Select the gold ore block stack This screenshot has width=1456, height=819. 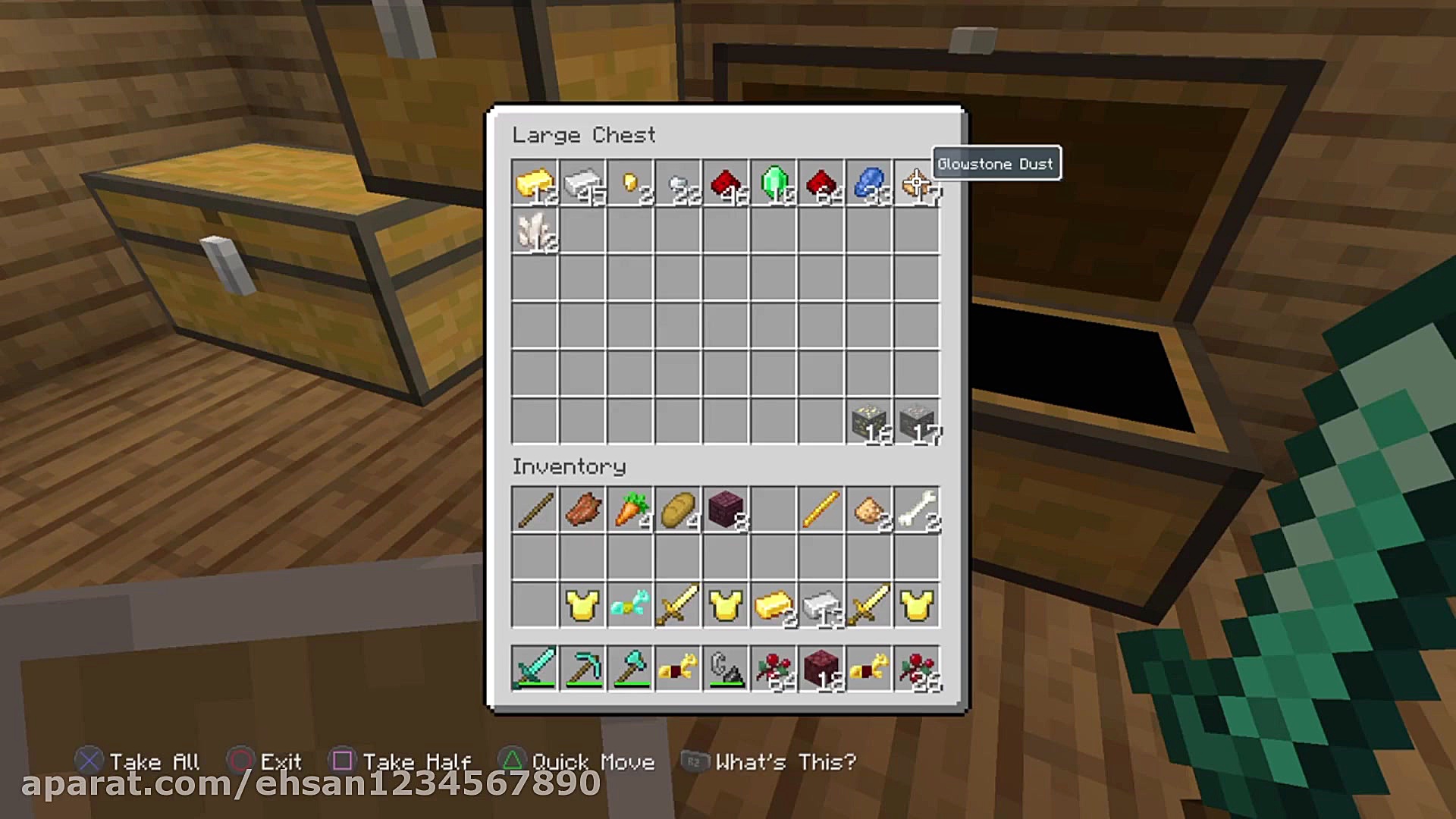coord(869,422)
